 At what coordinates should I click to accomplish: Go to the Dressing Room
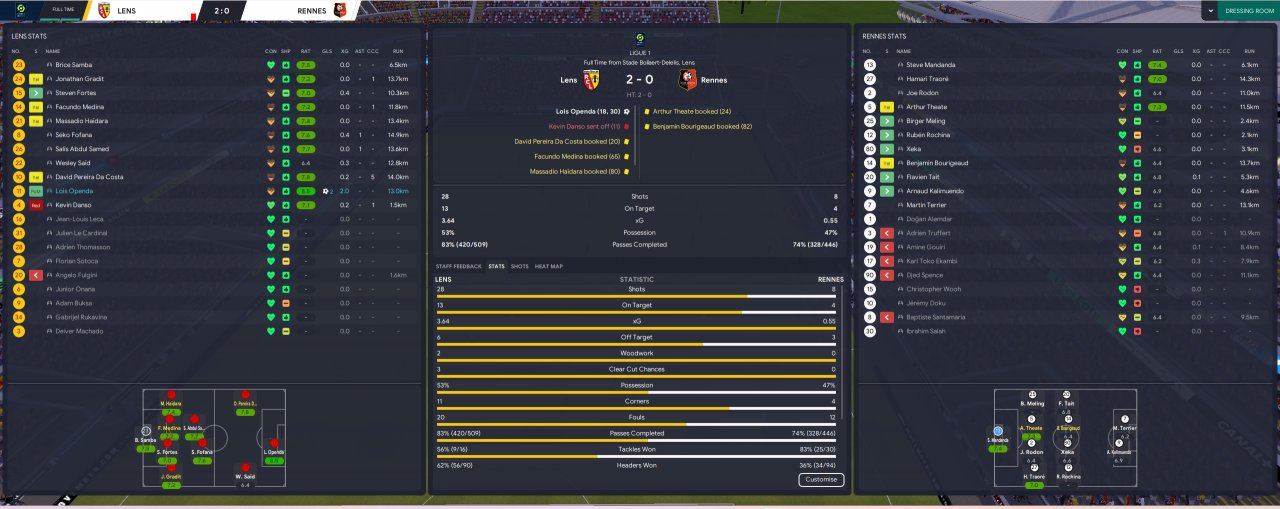[1250, 11]
